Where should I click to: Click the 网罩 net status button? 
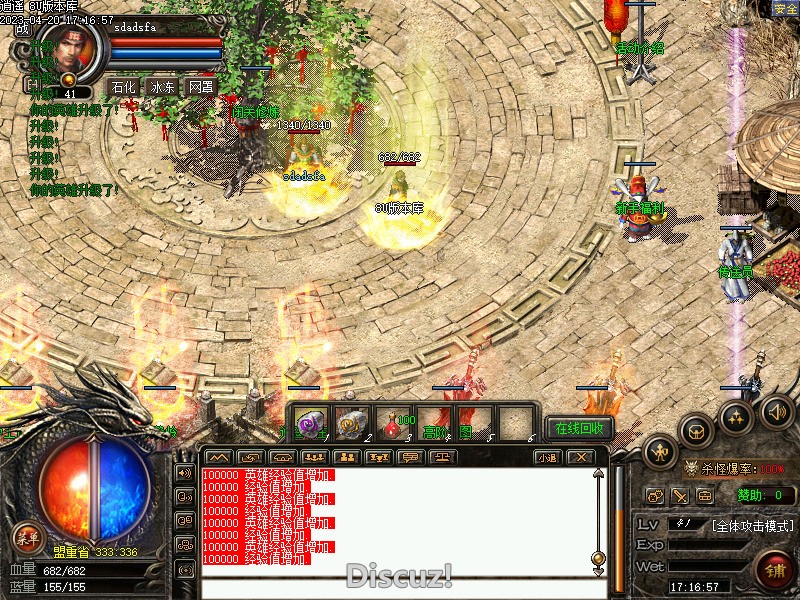(x=200, y=87)
